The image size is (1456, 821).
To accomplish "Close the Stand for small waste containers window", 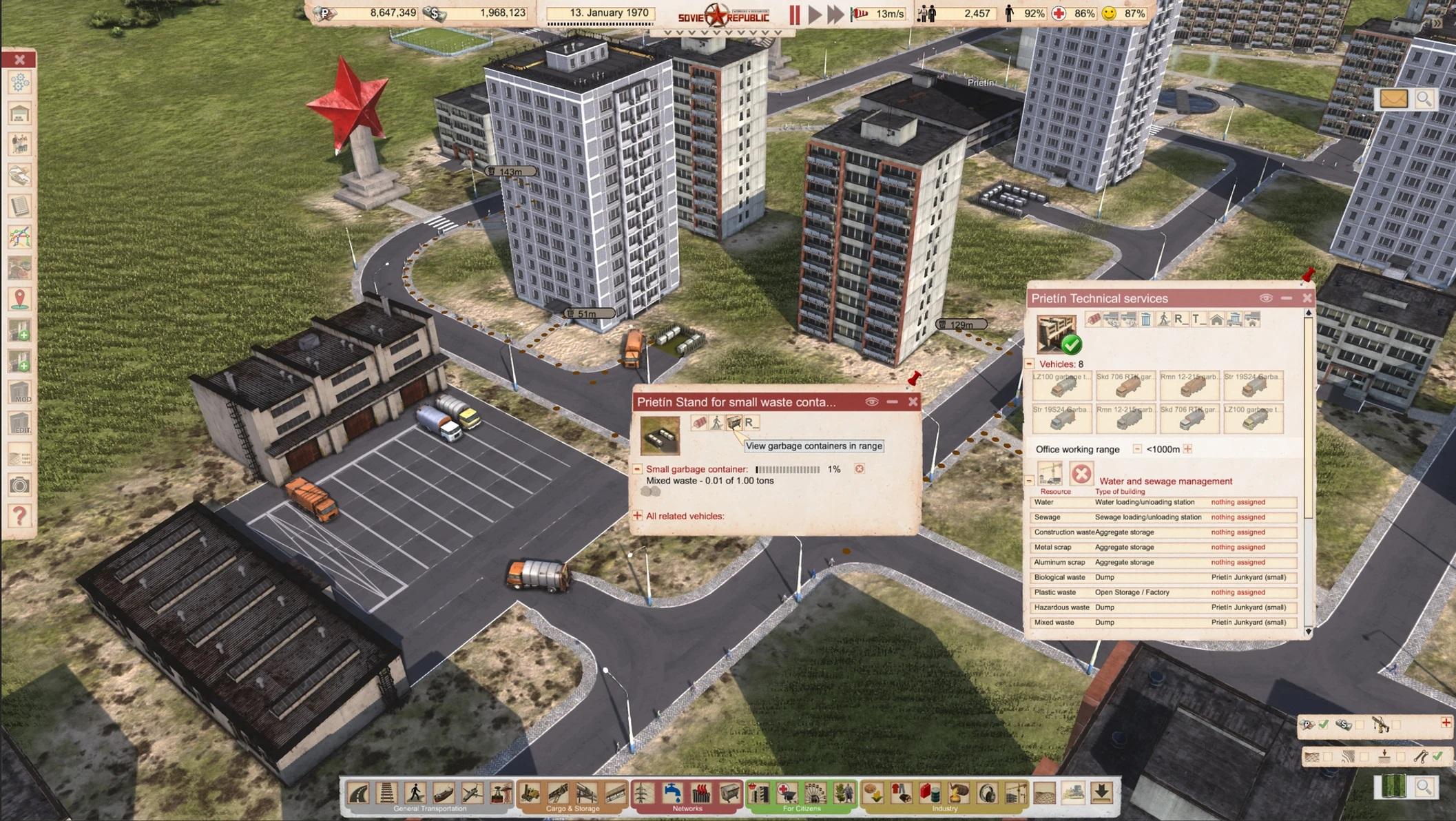I will tap(913, 402).
